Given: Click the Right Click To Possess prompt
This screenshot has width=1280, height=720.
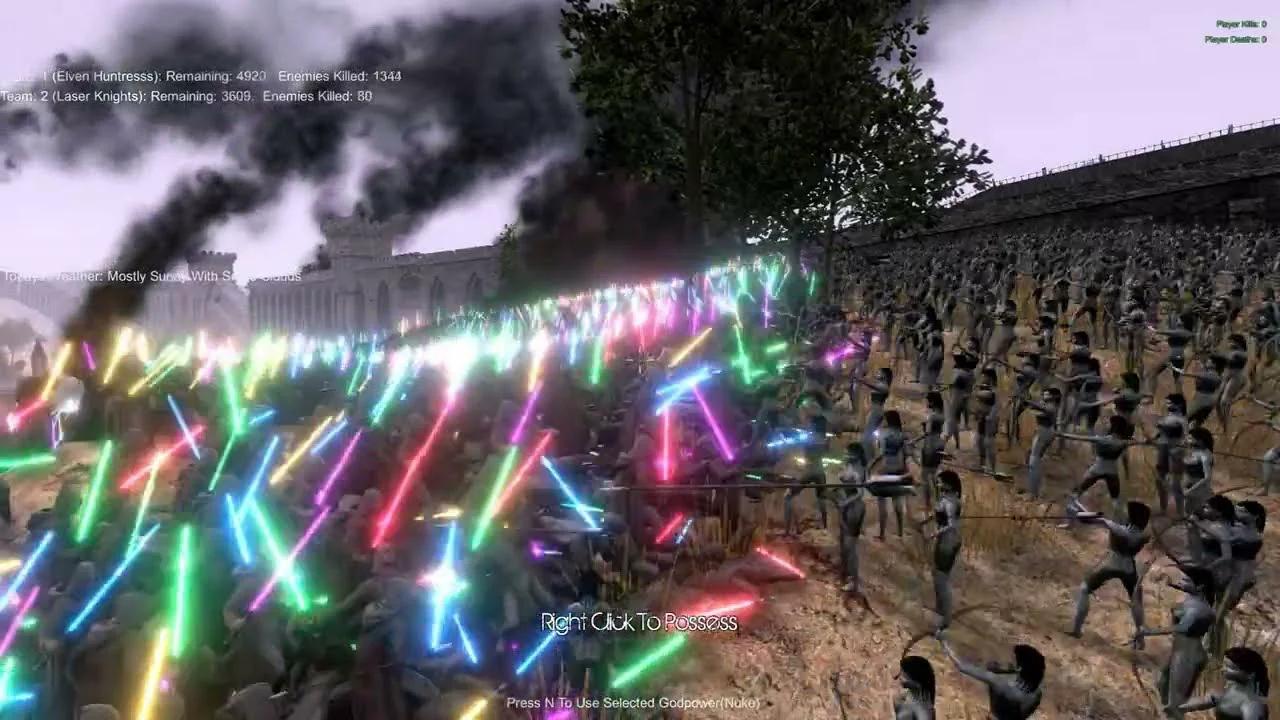Looking at the screenshot, I should tap(638, 620).
